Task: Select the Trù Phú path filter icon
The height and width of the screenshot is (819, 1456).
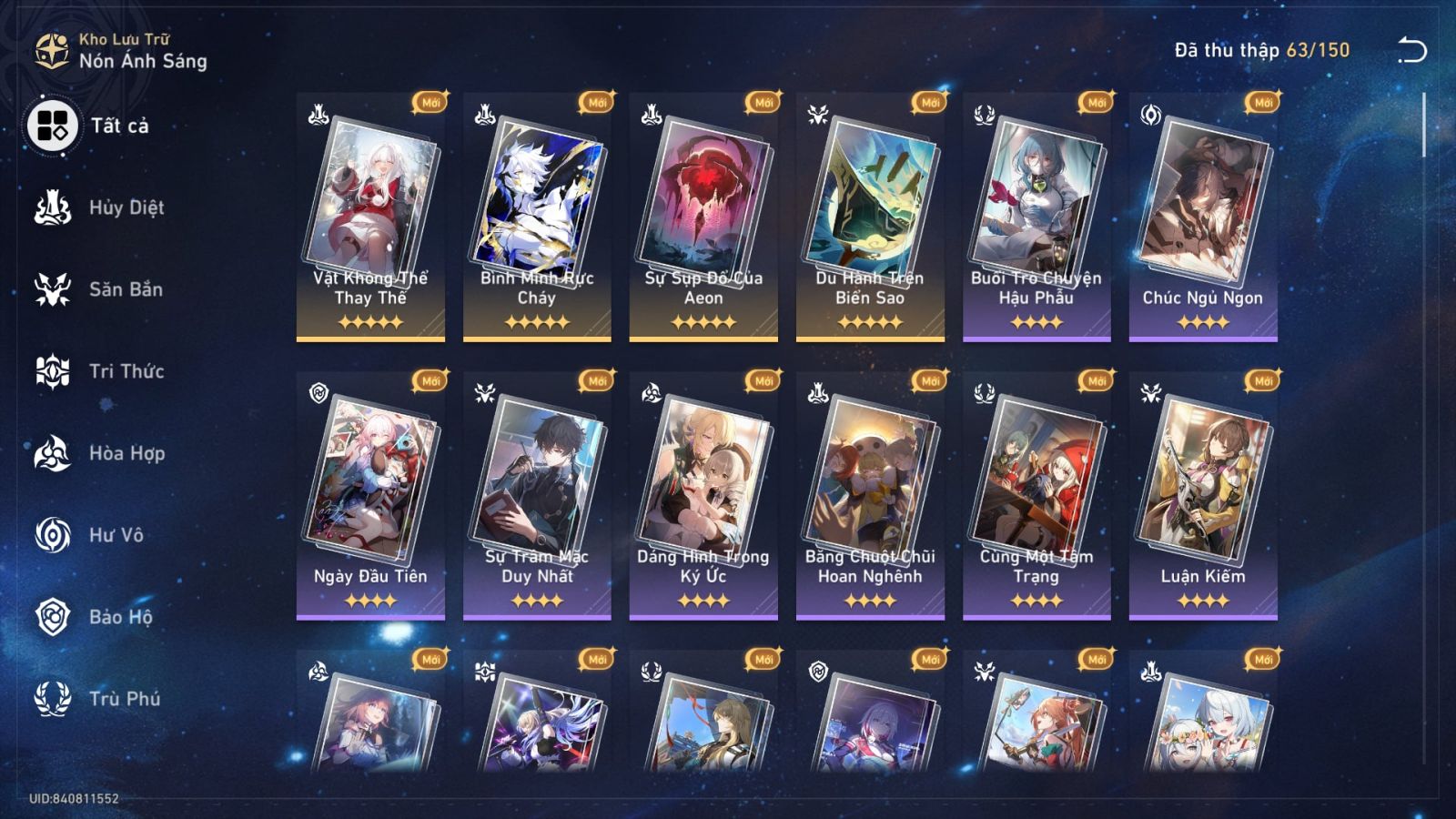Action: tap(55, 699)
